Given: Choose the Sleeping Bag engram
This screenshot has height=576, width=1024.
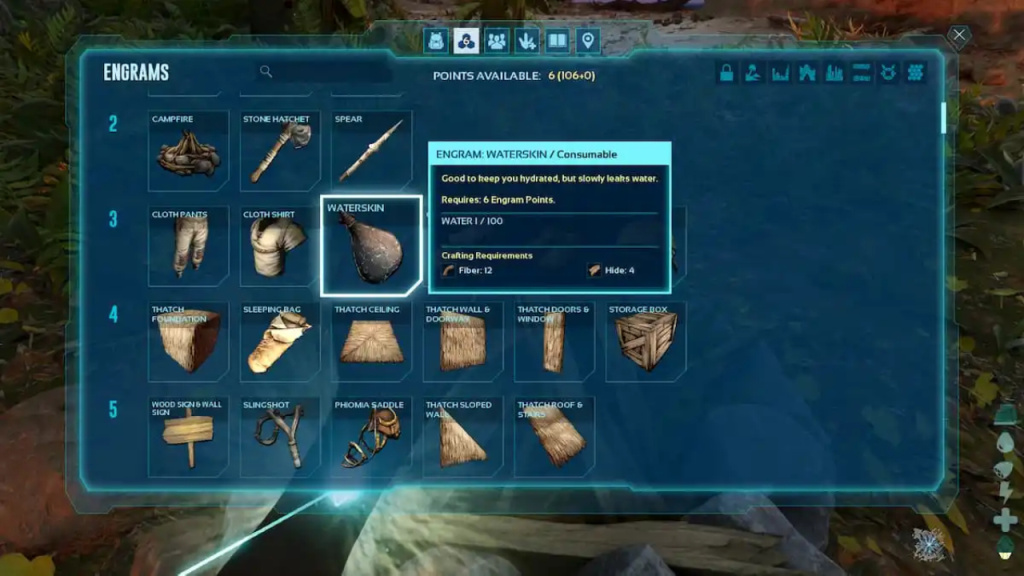Looking at the screenshot, I should (279, 342).
